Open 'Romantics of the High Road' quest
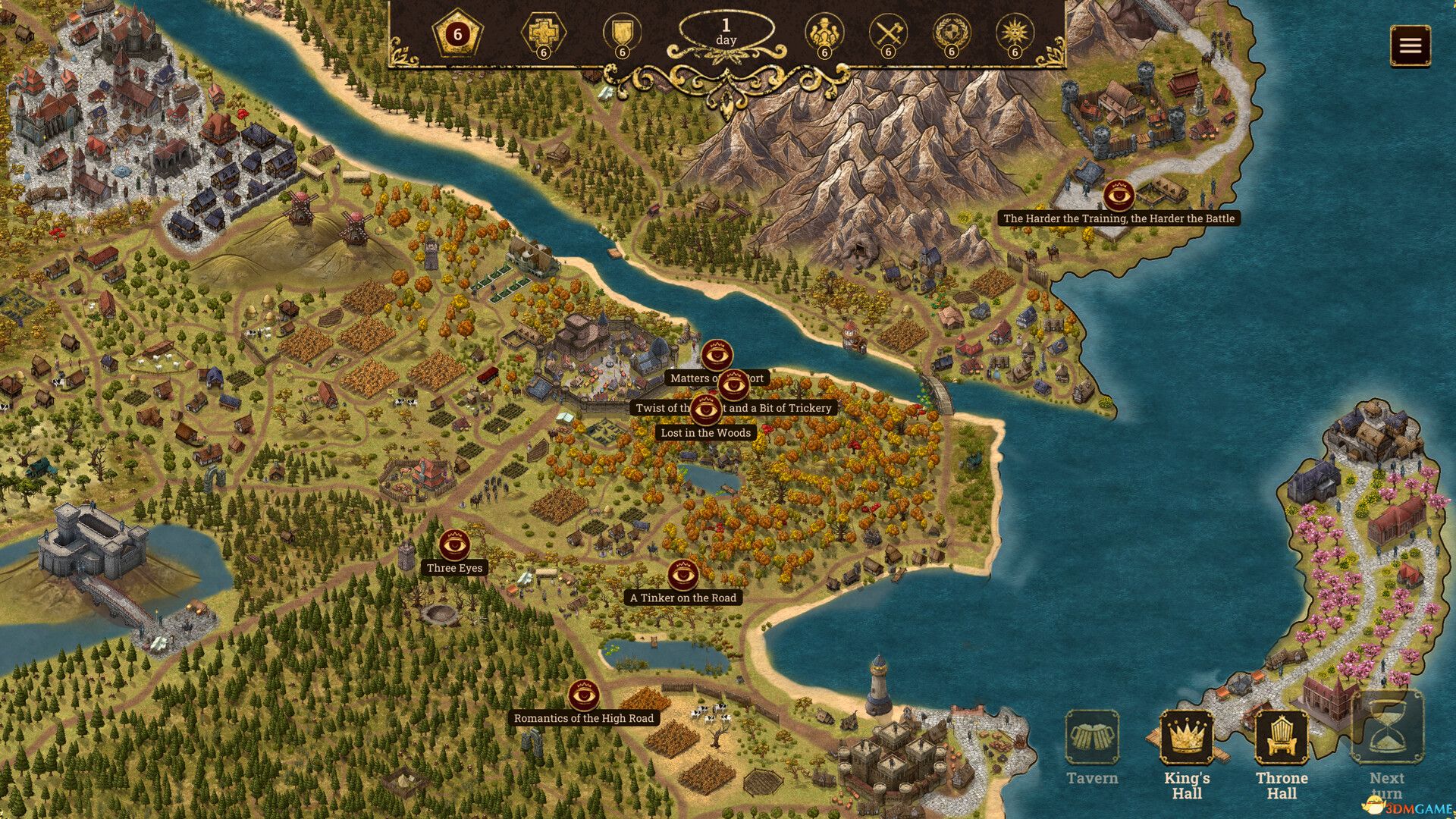The image size is (1456, 819). pos(584,693)
